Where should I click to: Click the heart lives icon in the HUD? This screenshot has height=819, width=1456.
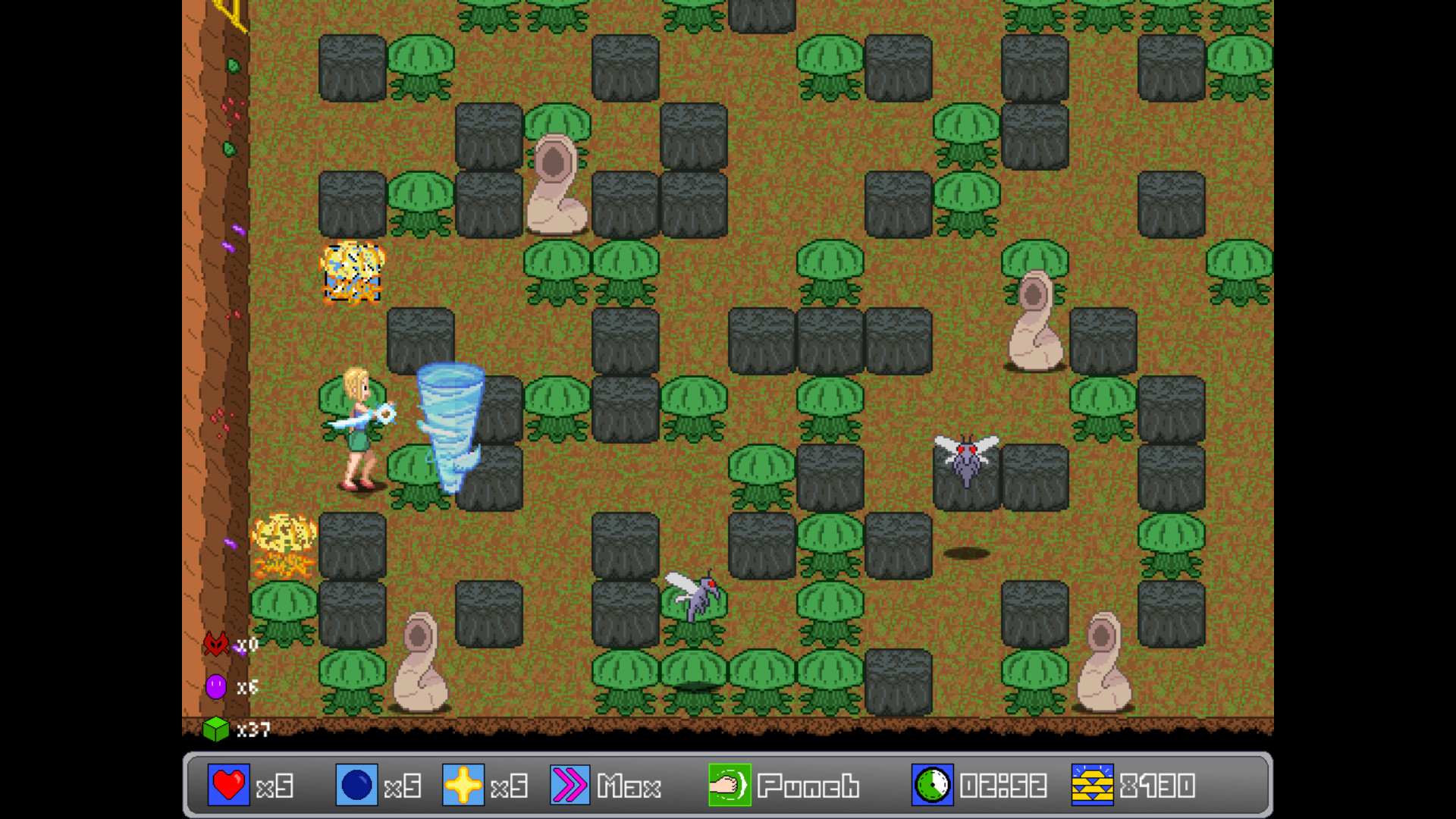[x=228, y=786]
